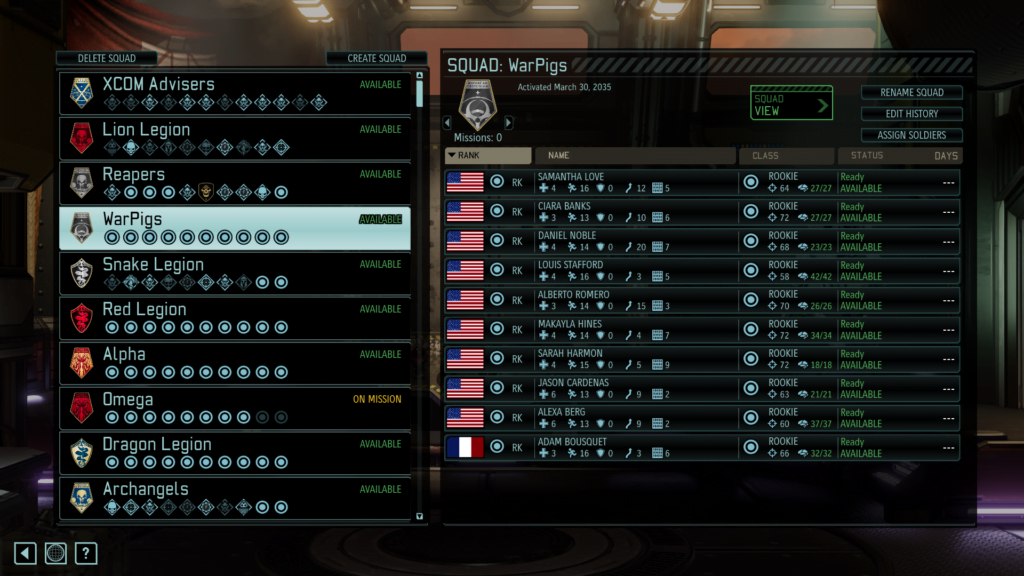Choose the Lion Legion squad
1024x576 pixels.
click(x=235, y=137)
